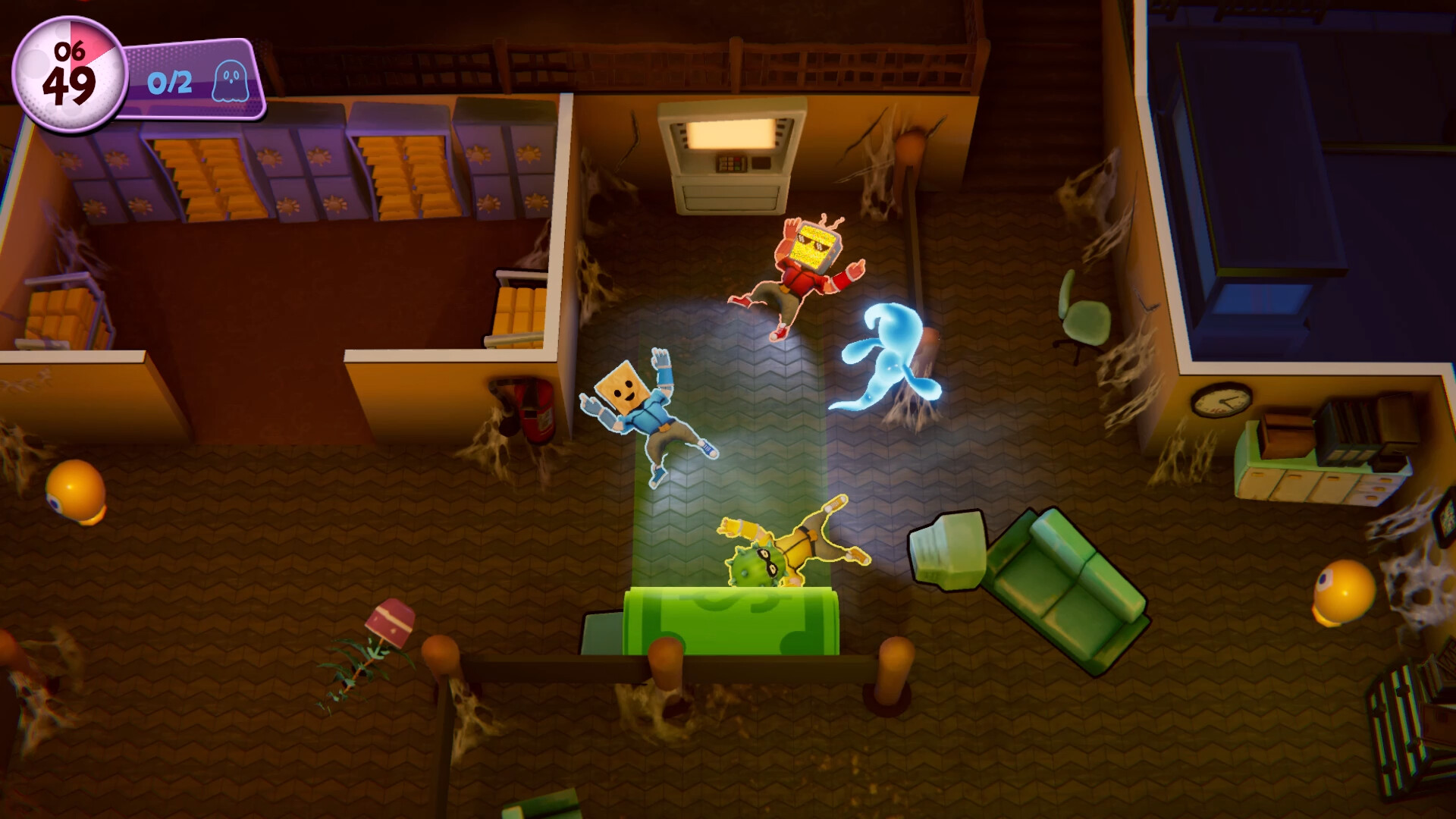Open the vending machine at the top
Screen dimensions: 1456x819
click(732, 152)
